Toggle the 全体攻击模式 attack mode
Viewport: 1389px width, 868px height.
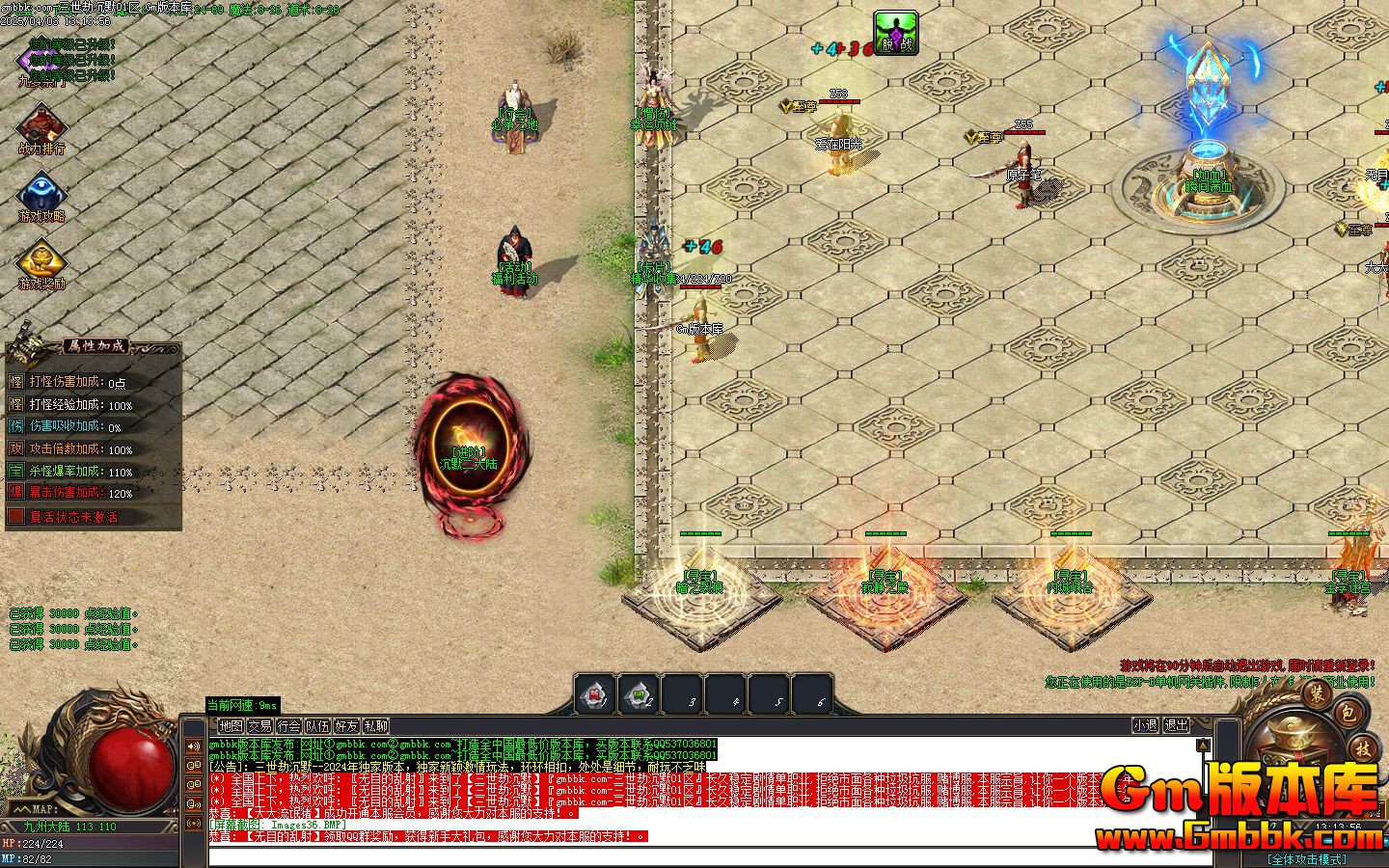click(1307, 858)
